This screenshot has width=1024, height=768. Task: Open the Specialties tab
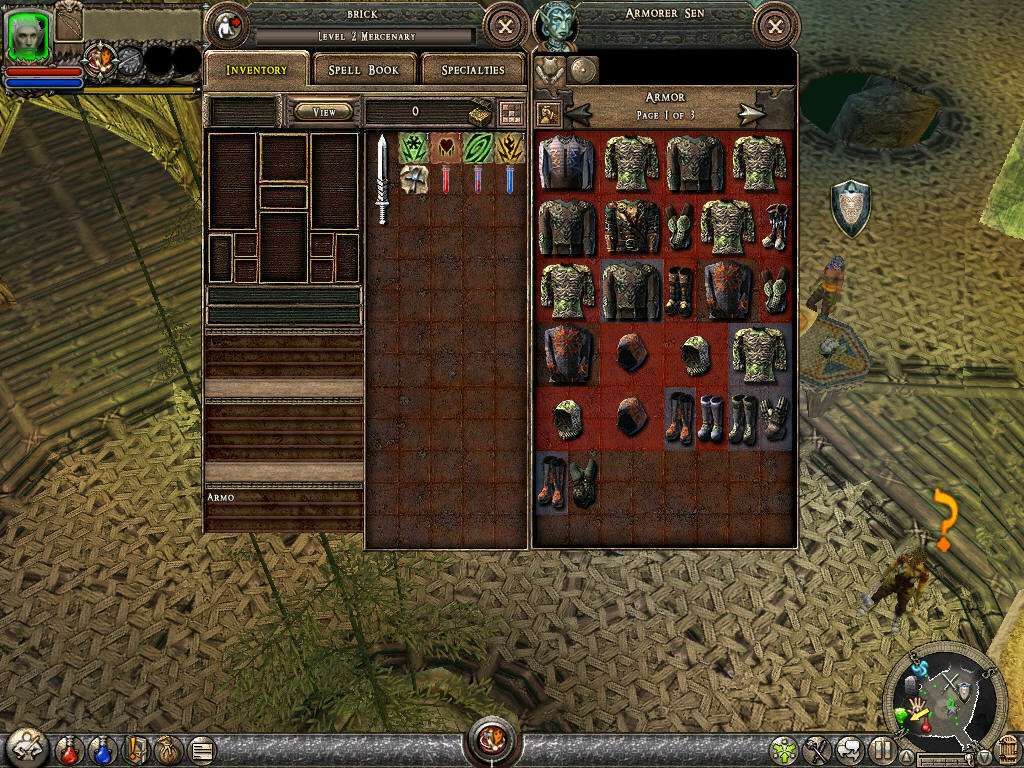coord(471,70)
